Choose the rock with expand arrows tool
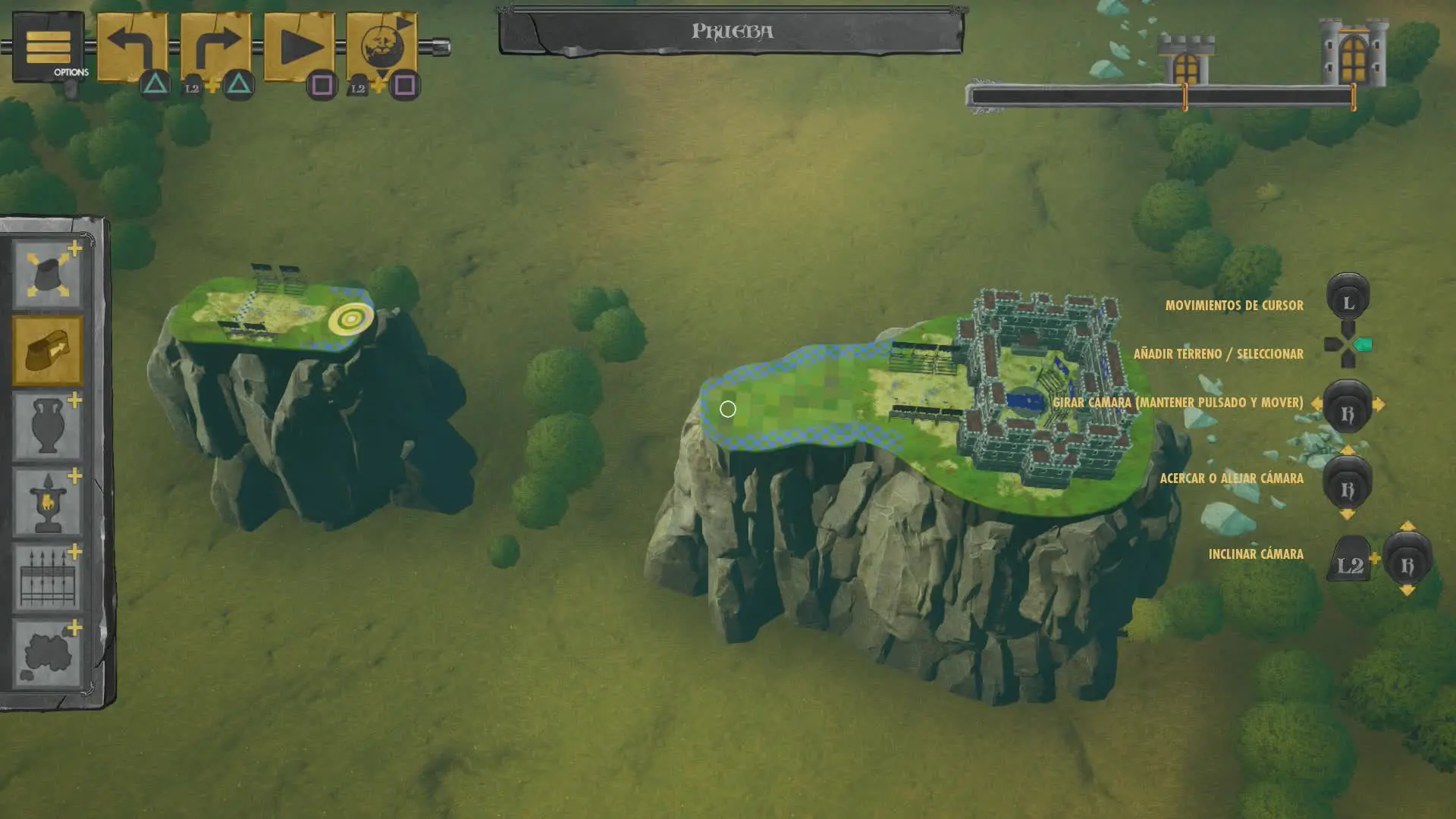The image size is (1456, 819). coord(47,275)
